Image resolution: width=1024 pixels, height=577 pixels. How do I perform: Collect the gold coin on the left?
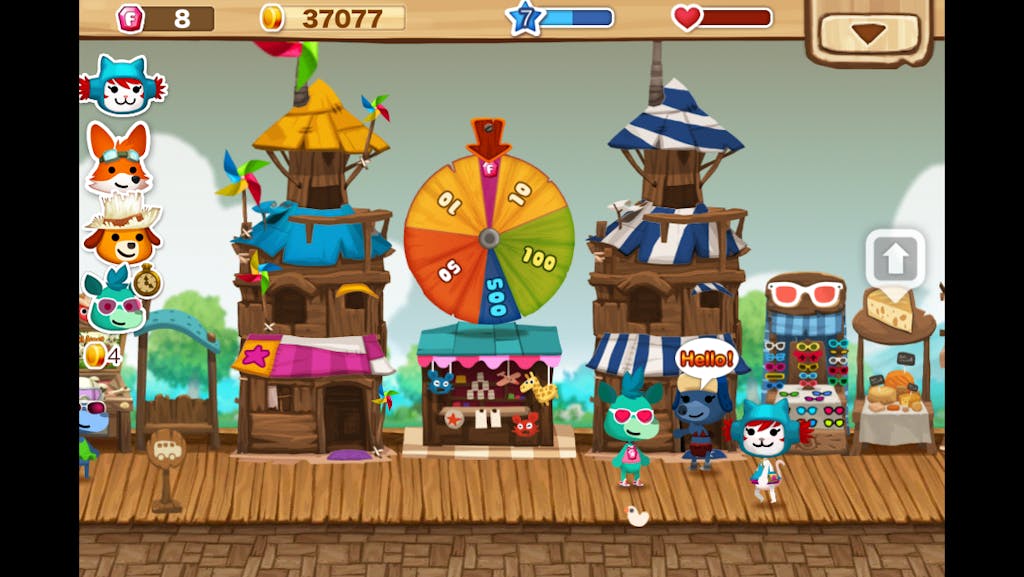[95, 354]
